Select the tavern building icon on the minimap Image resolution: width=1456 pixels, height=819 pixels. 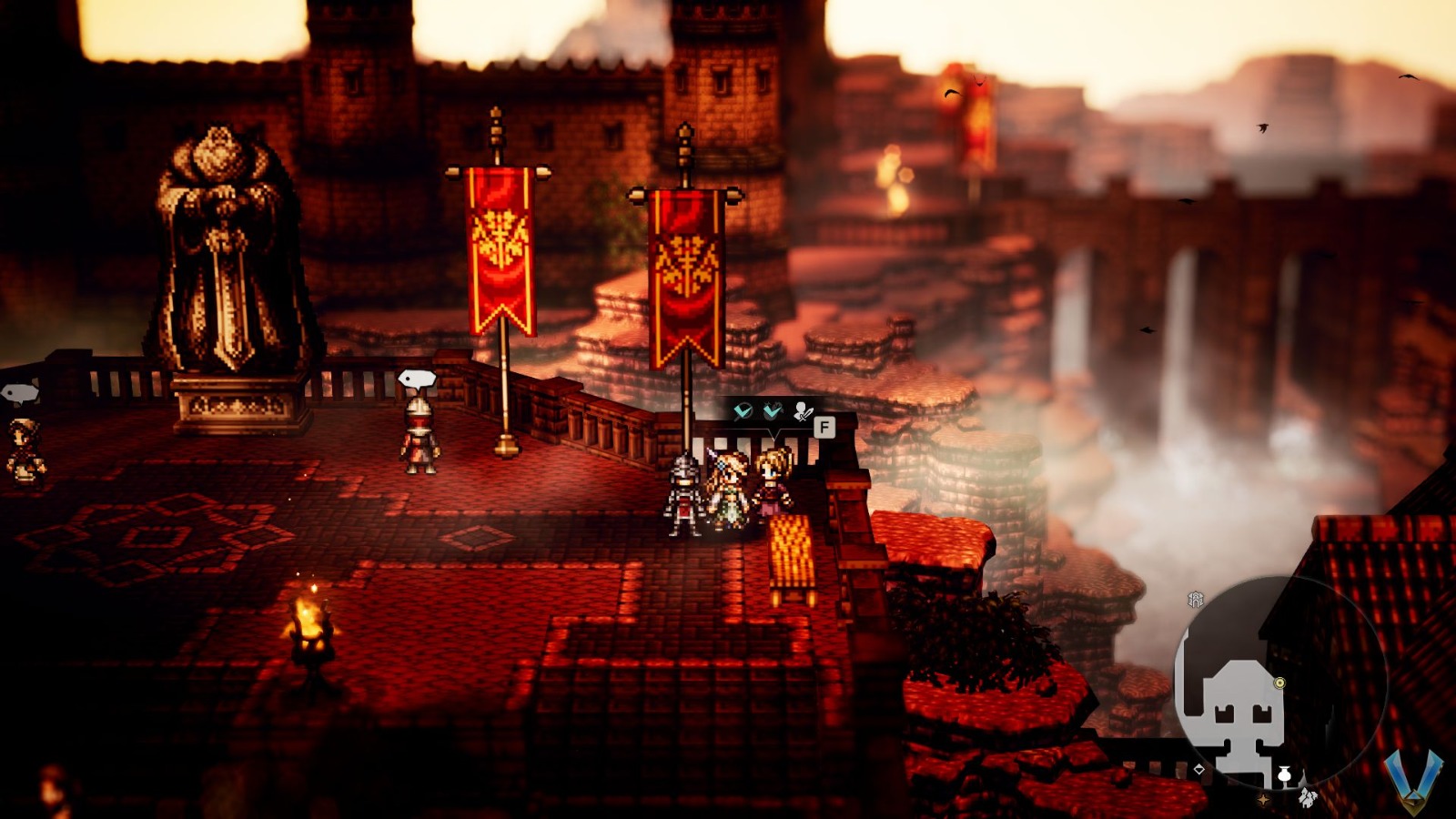coord(1308,798)
